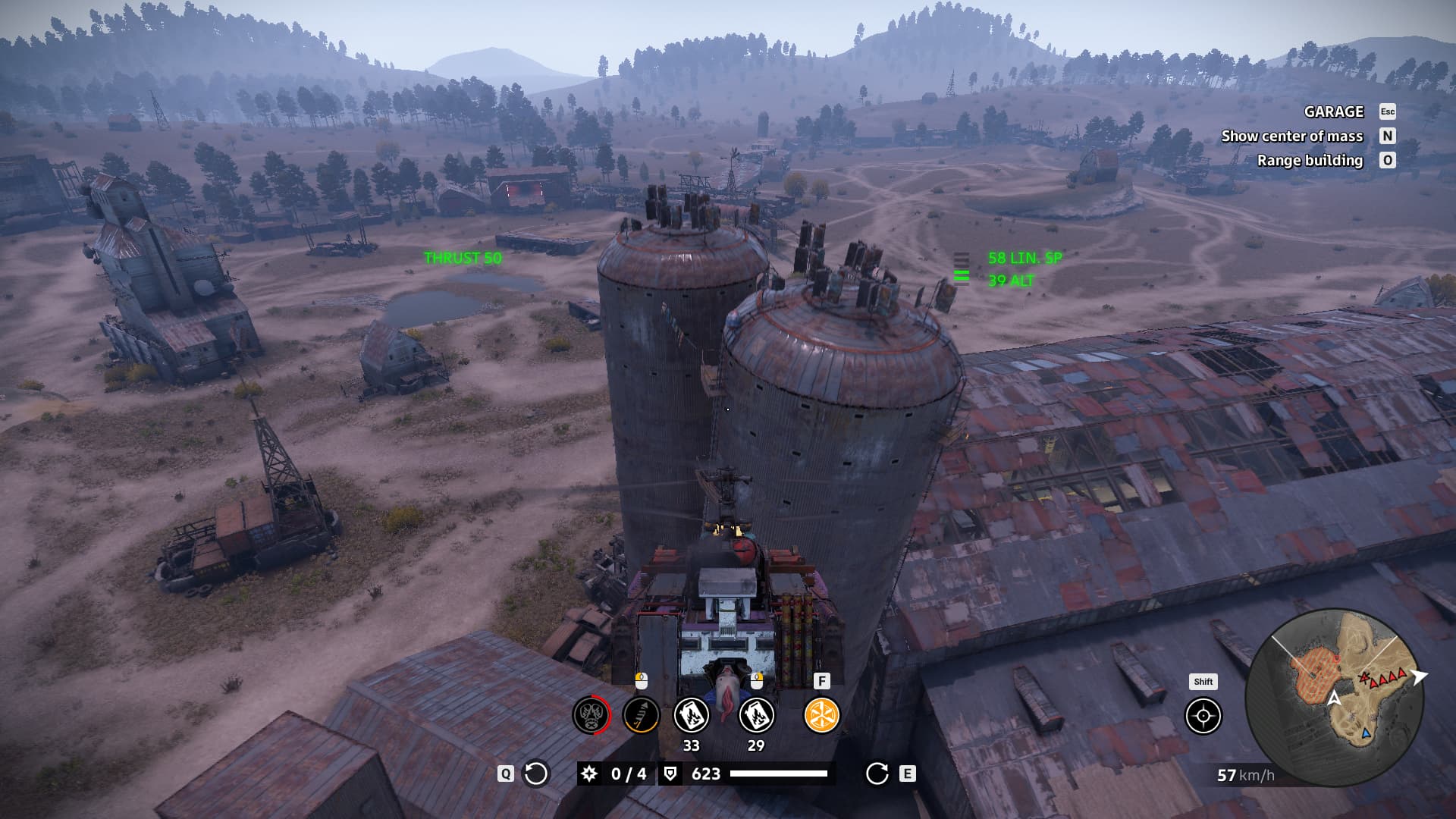Click the blue arrow marker on the minimap
Image resolution: width=1456 pixels, height=819 pixels.
pos(1366,733)
